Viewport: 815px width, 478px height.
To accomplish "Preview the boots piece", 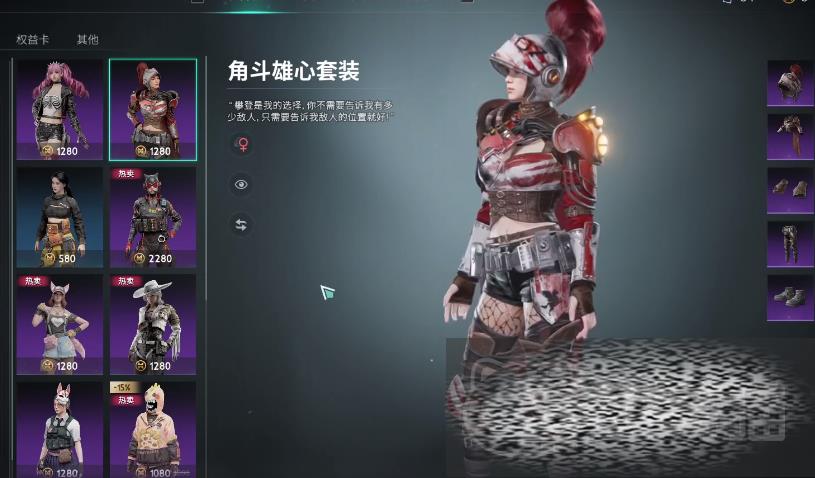I will [790, 298].
